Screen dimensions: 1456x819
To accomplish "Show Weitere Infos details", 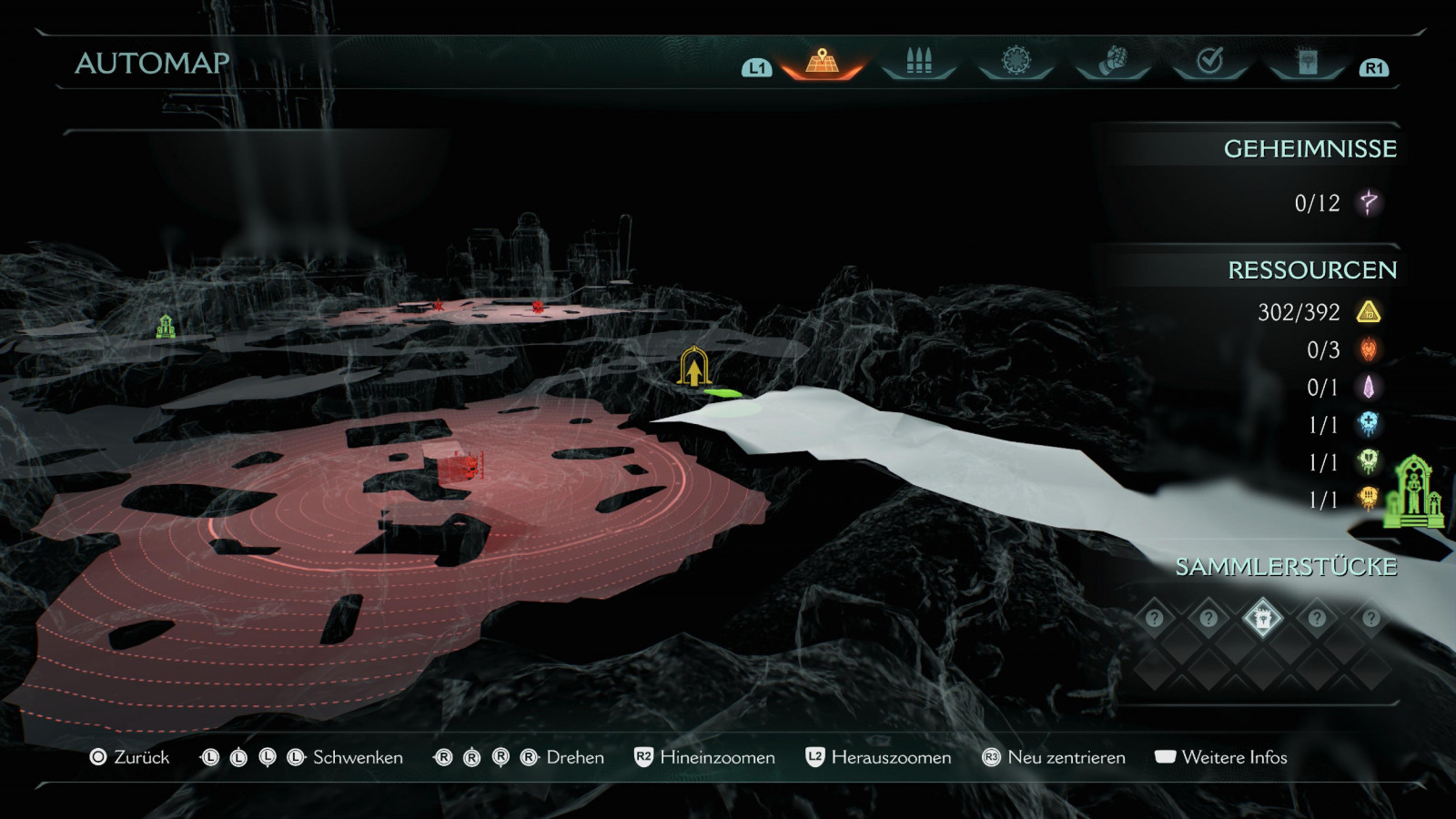I will (x=1221, y=757).
